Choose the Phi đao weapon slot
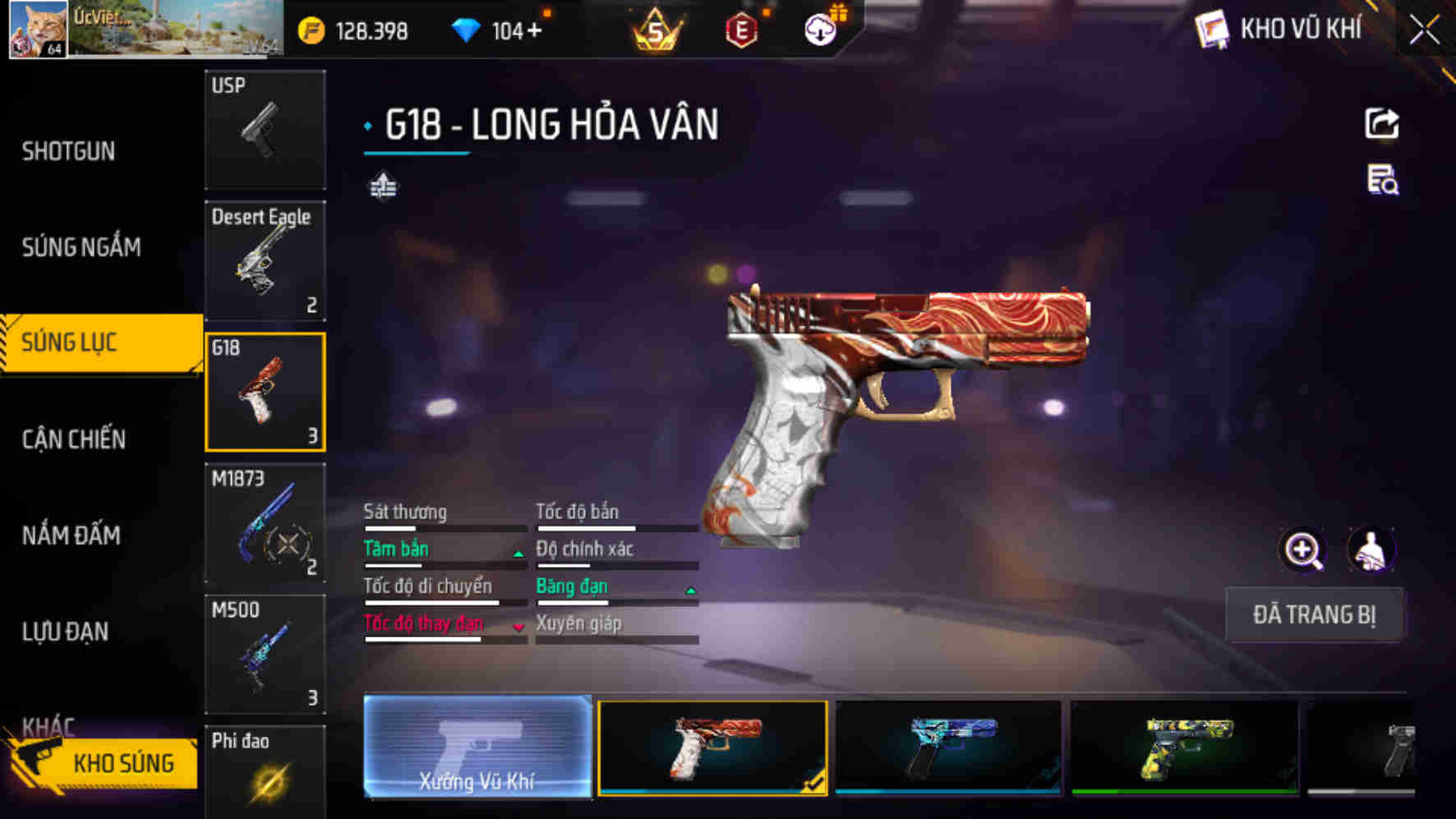The height and width of the screenshot is (819, 1456). click(x=265, y=772)
